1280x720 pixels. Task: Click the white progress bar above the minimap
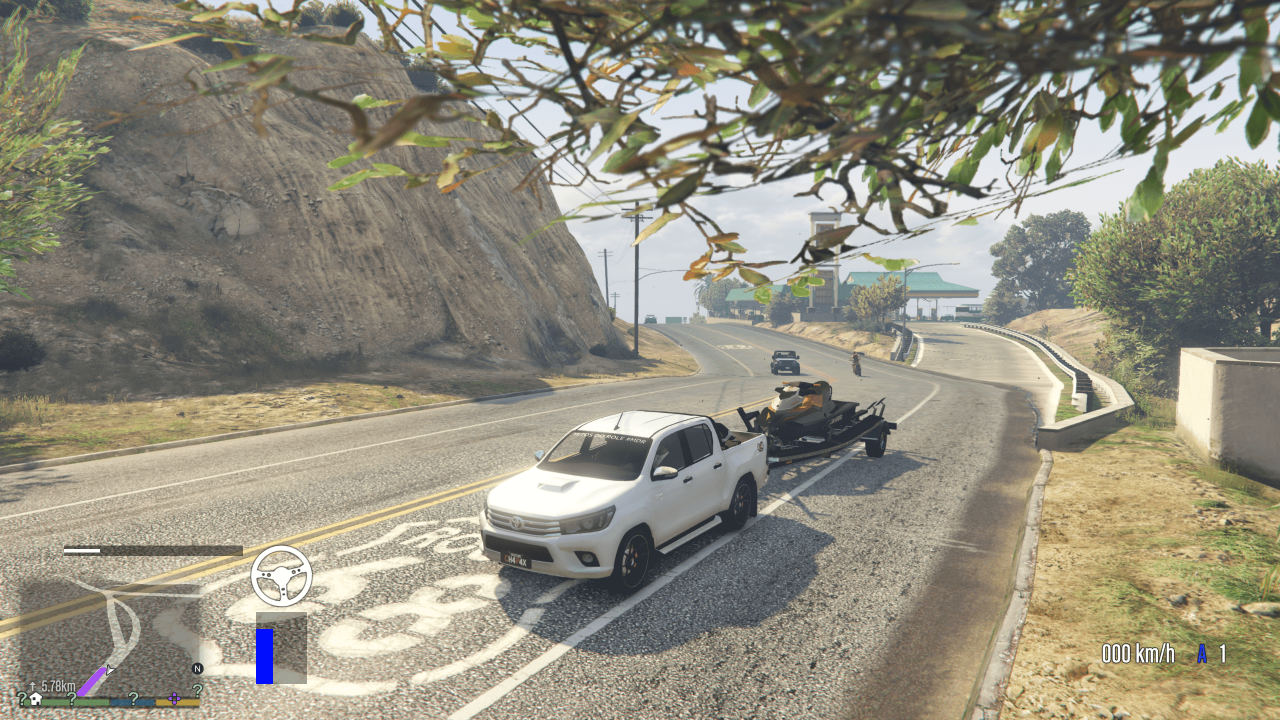(x=81, y=550)
